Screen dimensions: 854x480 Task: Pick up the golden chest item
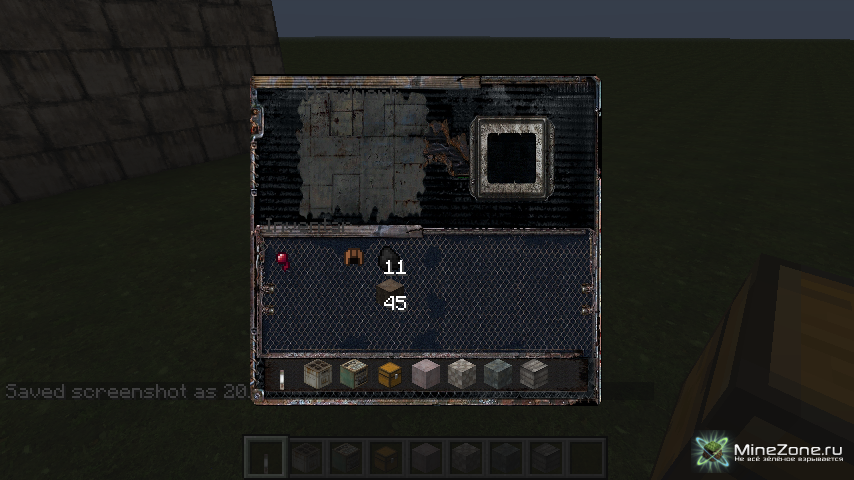pyautogui.click(x=389, y=375)
